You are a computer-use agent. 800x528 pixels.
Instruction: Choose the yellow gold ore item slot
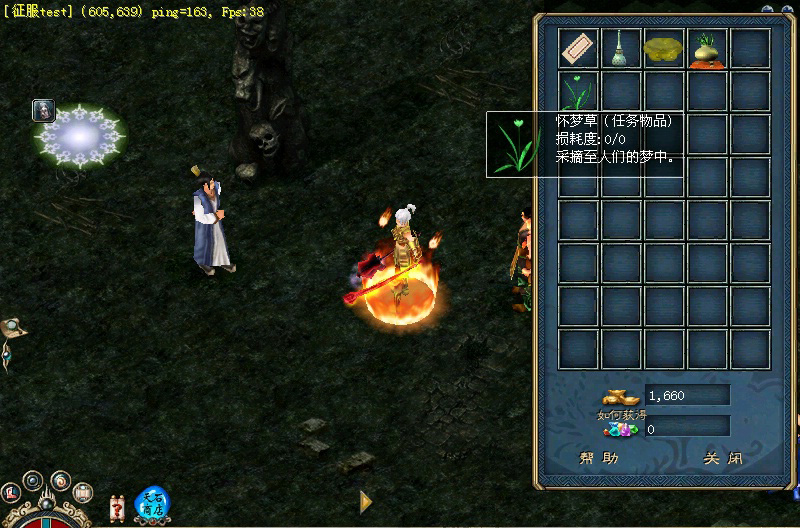click(x=664, y=48)
